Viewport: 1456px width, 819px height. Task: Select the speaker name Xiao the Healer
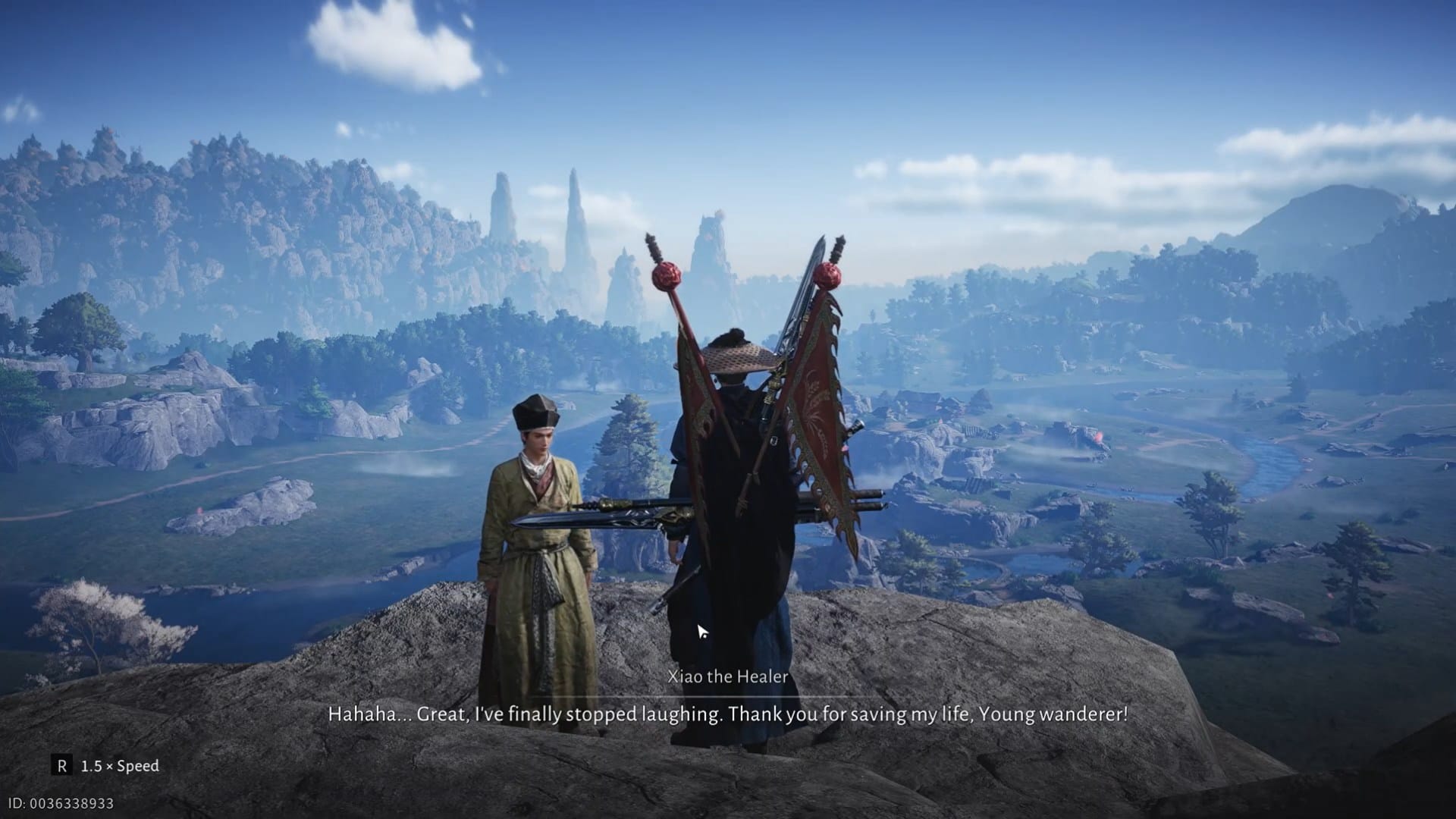click(728, 677)
